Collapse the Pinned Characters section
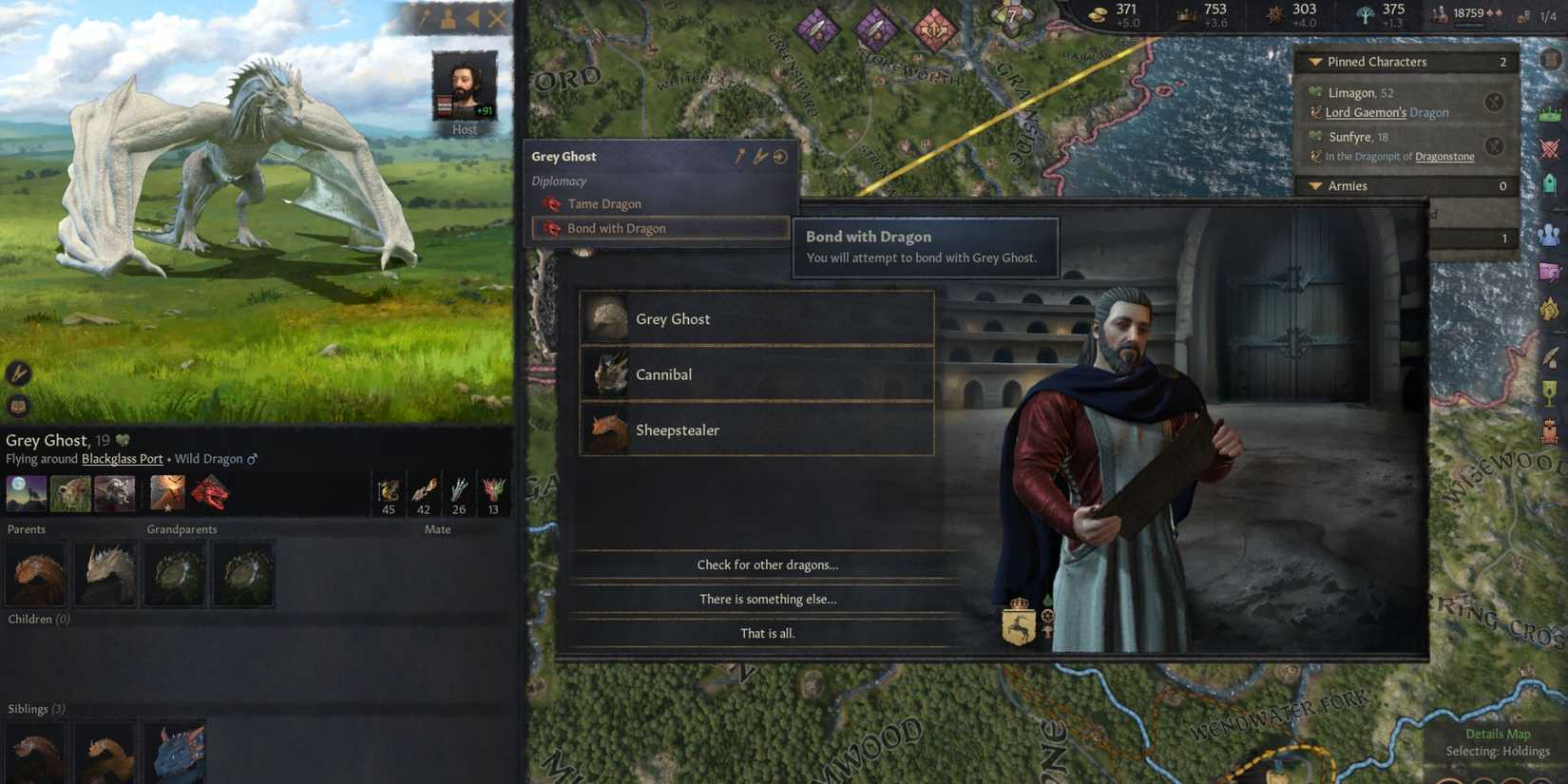This screenshot has height=784, width=1568. [x=1315, y=61]
